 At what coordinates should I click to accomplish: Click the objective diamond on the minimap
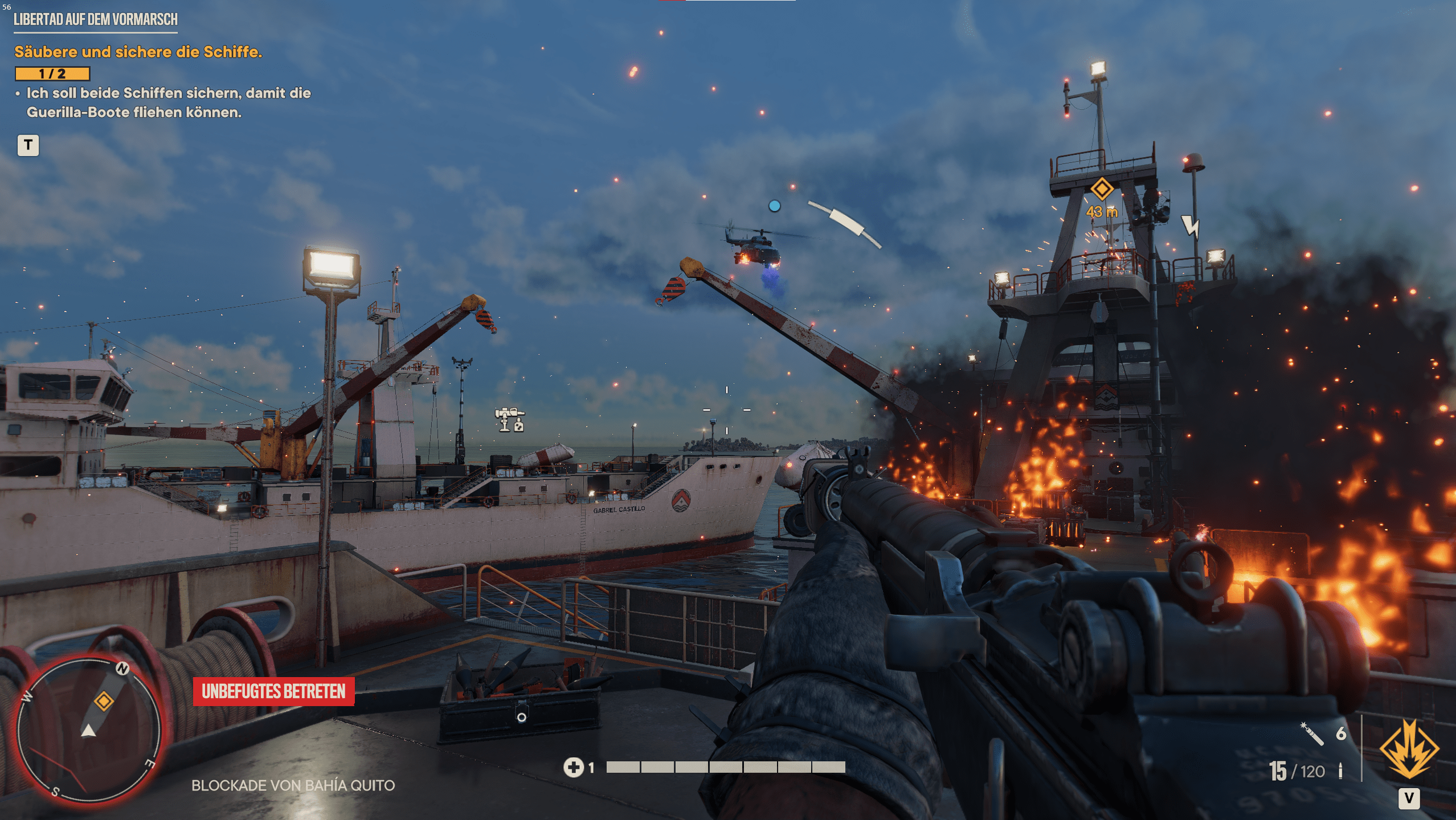click(104, 700)
